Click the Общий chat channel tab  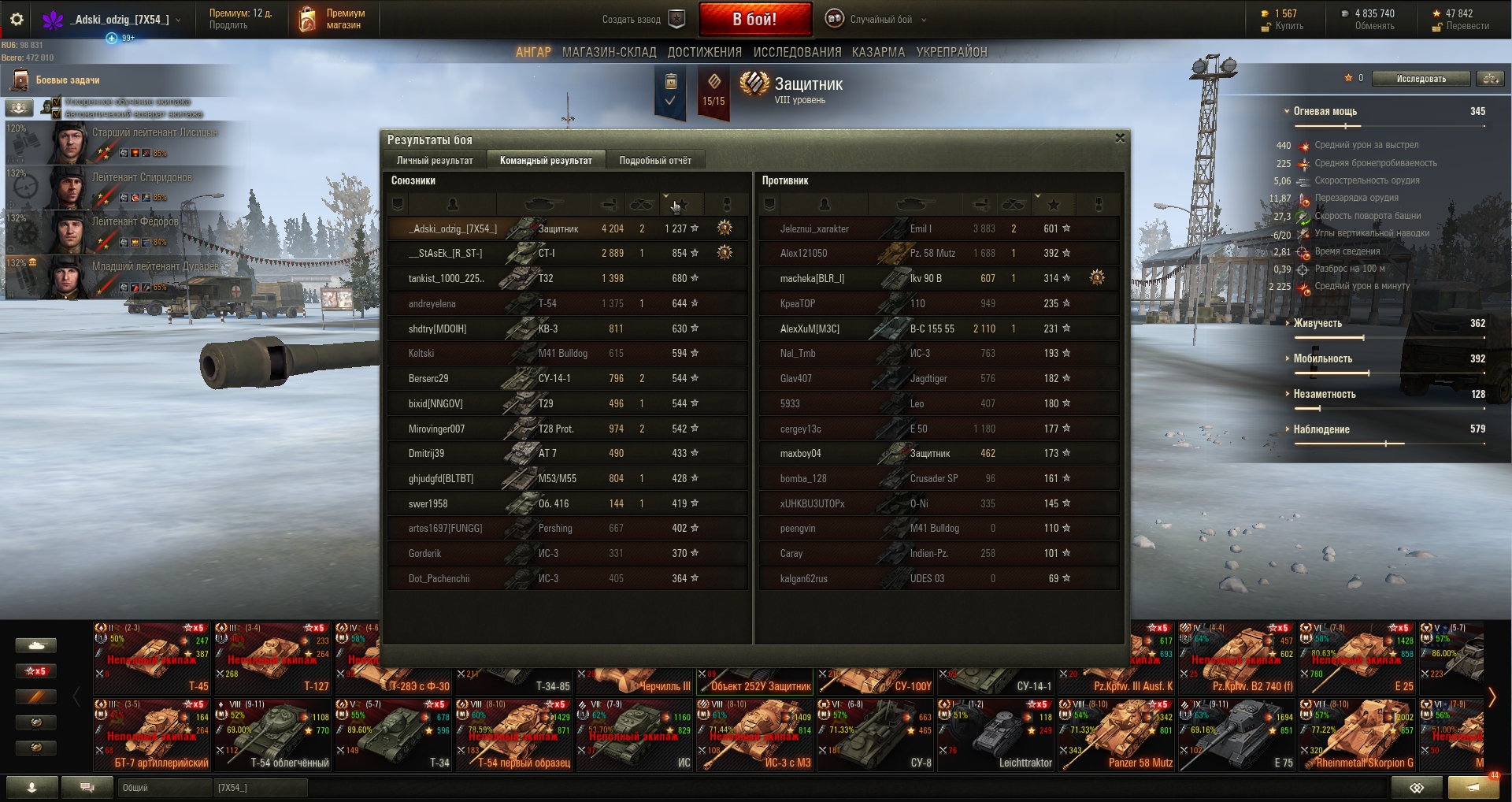164,787
